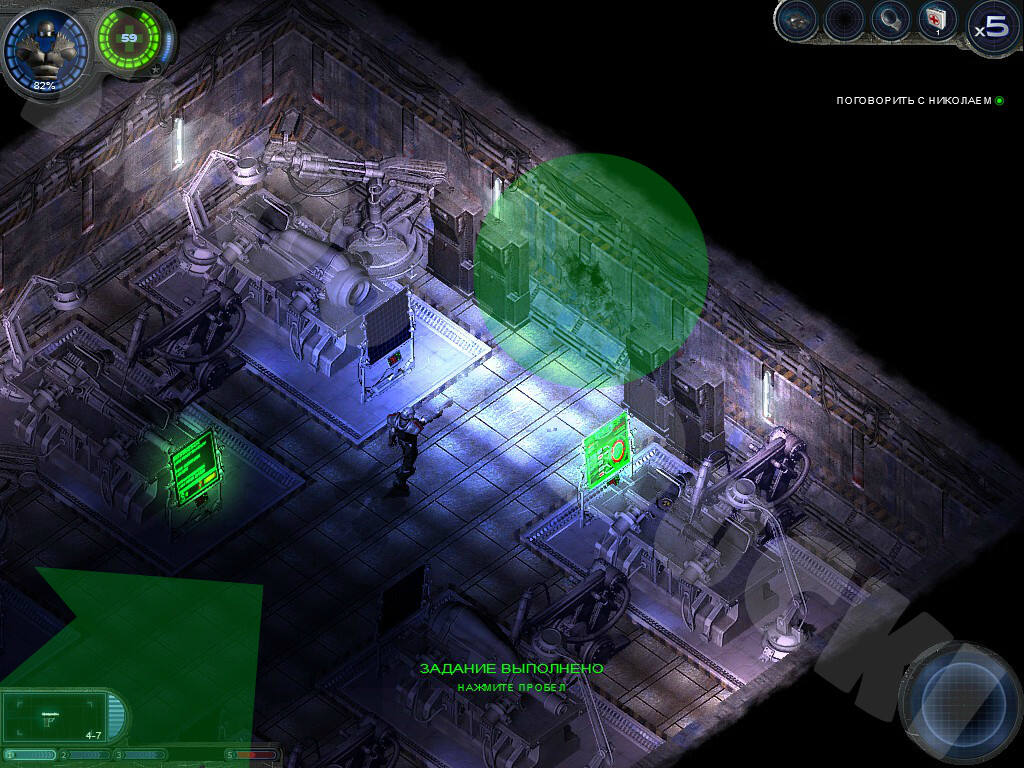This screenshot has height=768, width=1024.
Task: Select the magnifier ring implant slot
Action: tap(889, 20)
